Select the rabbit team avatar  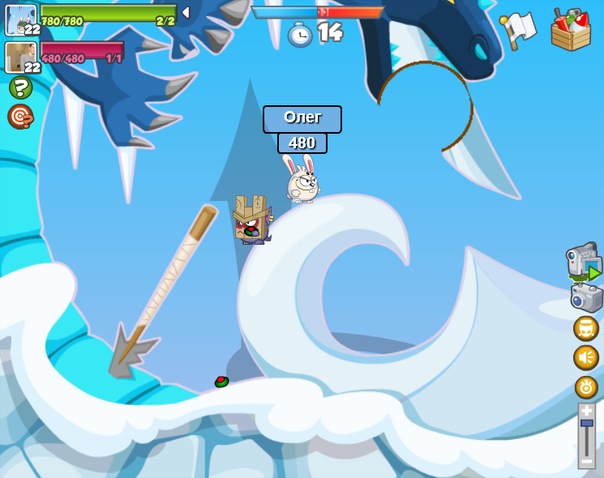[20, 19]
